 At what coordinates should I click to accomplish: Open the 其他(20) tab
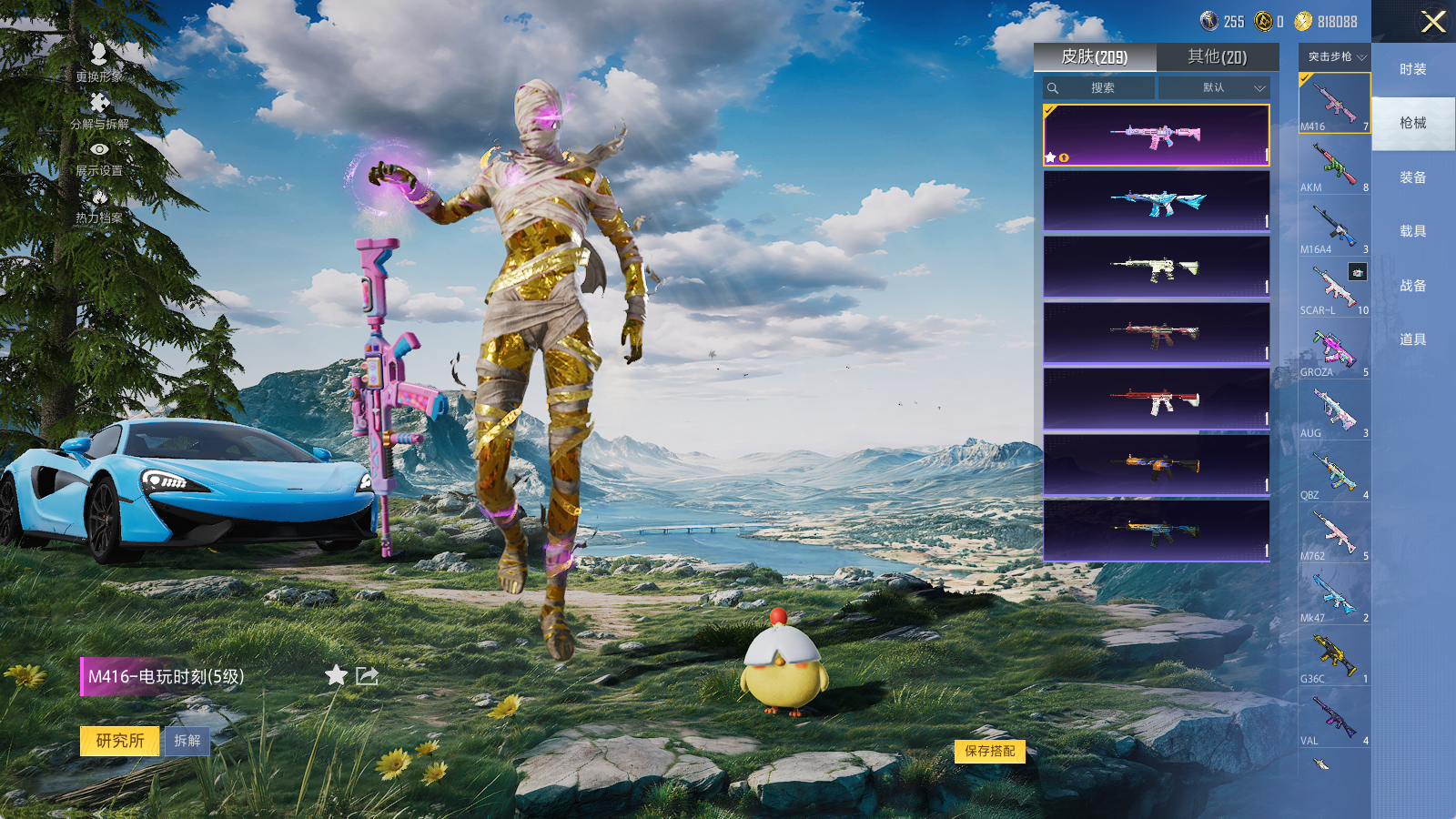[1217, 57]
